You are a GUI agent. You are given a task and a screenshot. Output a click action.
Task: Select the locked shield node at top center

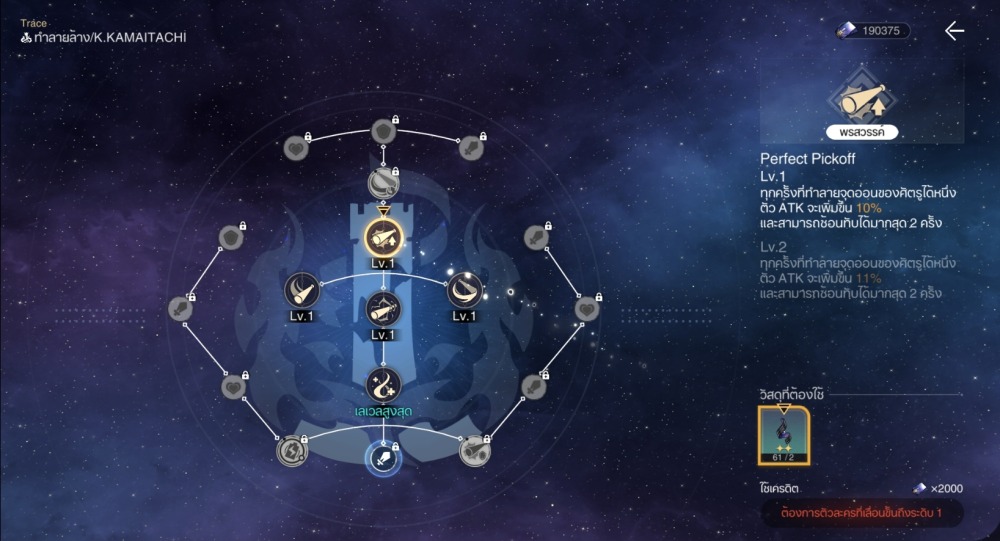point(383,131)
